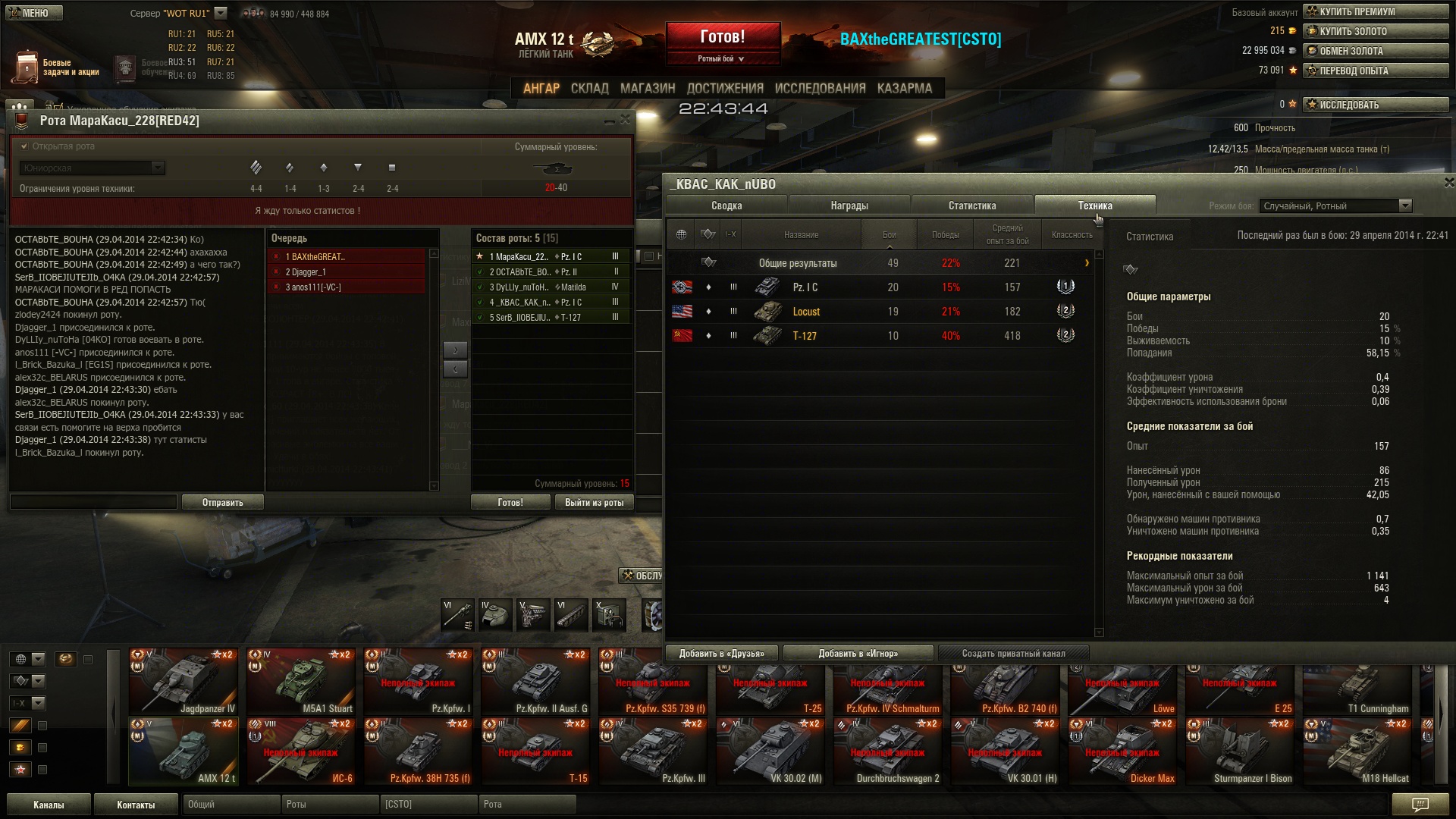Switch to the Статистика tab
This screenshot has width=1456, height=819.
(x=971, y=206)
